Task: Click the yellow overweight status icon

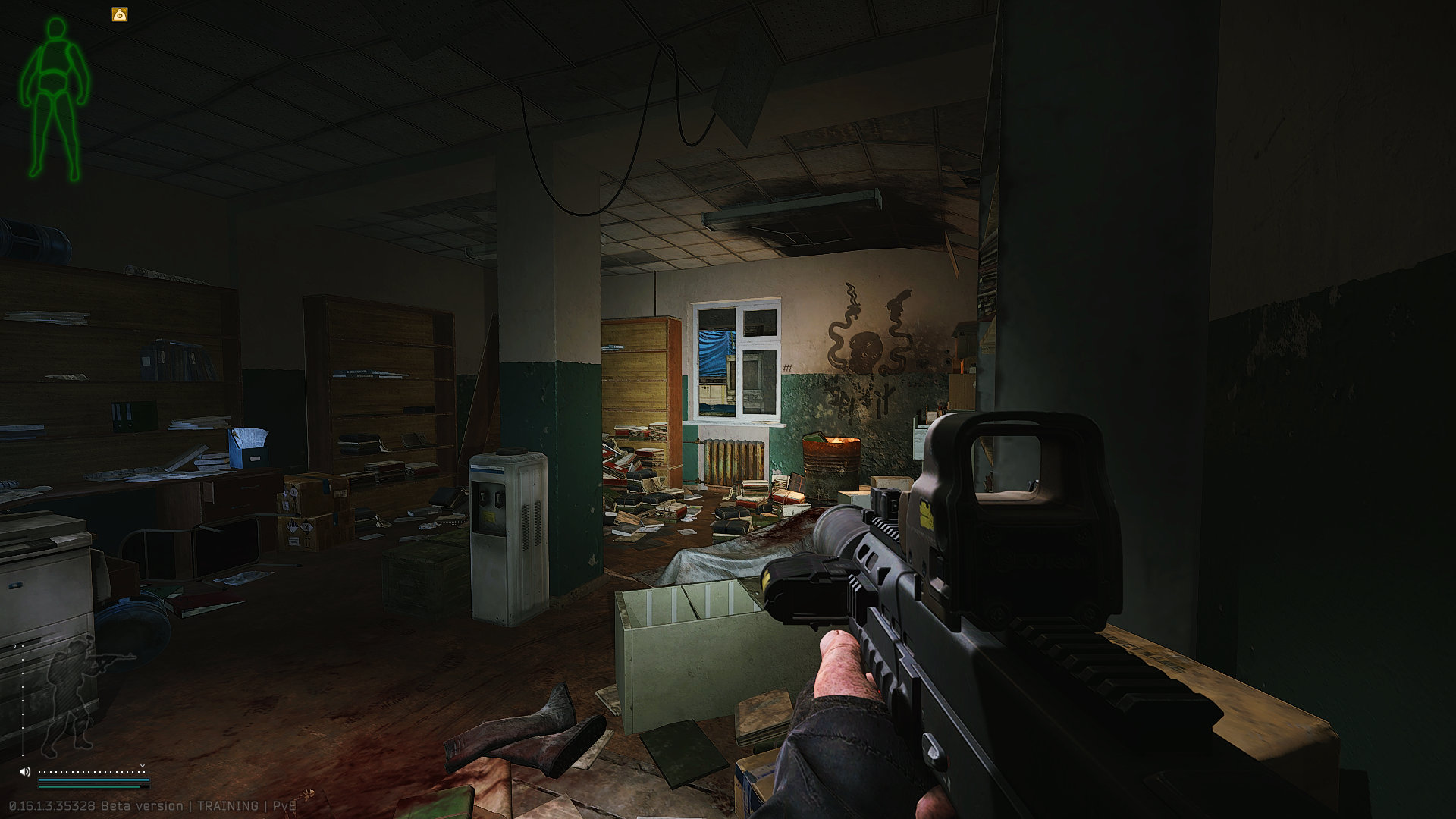Action: point(120,14)
